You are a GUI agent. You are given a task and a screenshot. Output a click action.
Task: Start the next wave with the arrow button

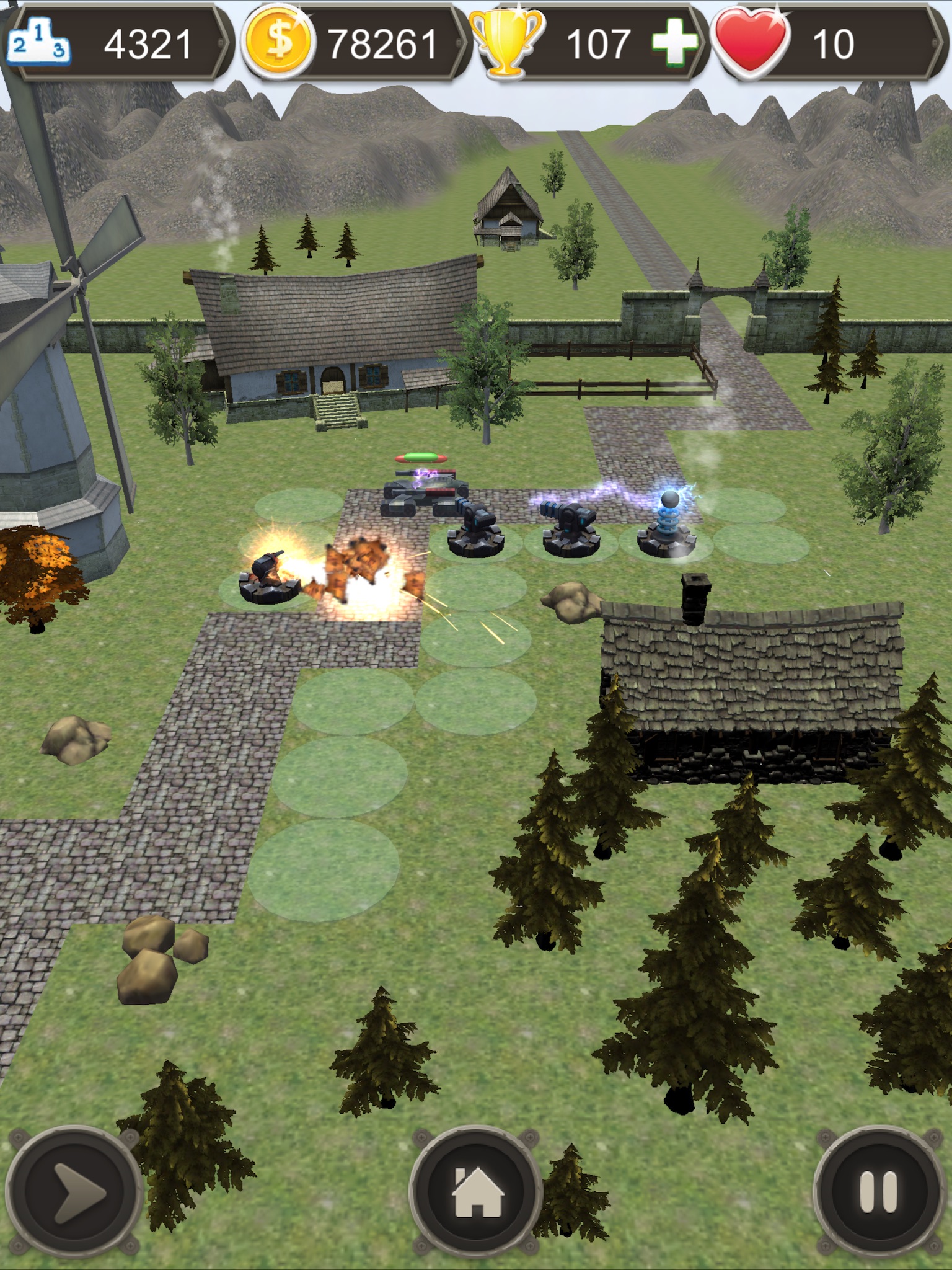[74, 1191]
